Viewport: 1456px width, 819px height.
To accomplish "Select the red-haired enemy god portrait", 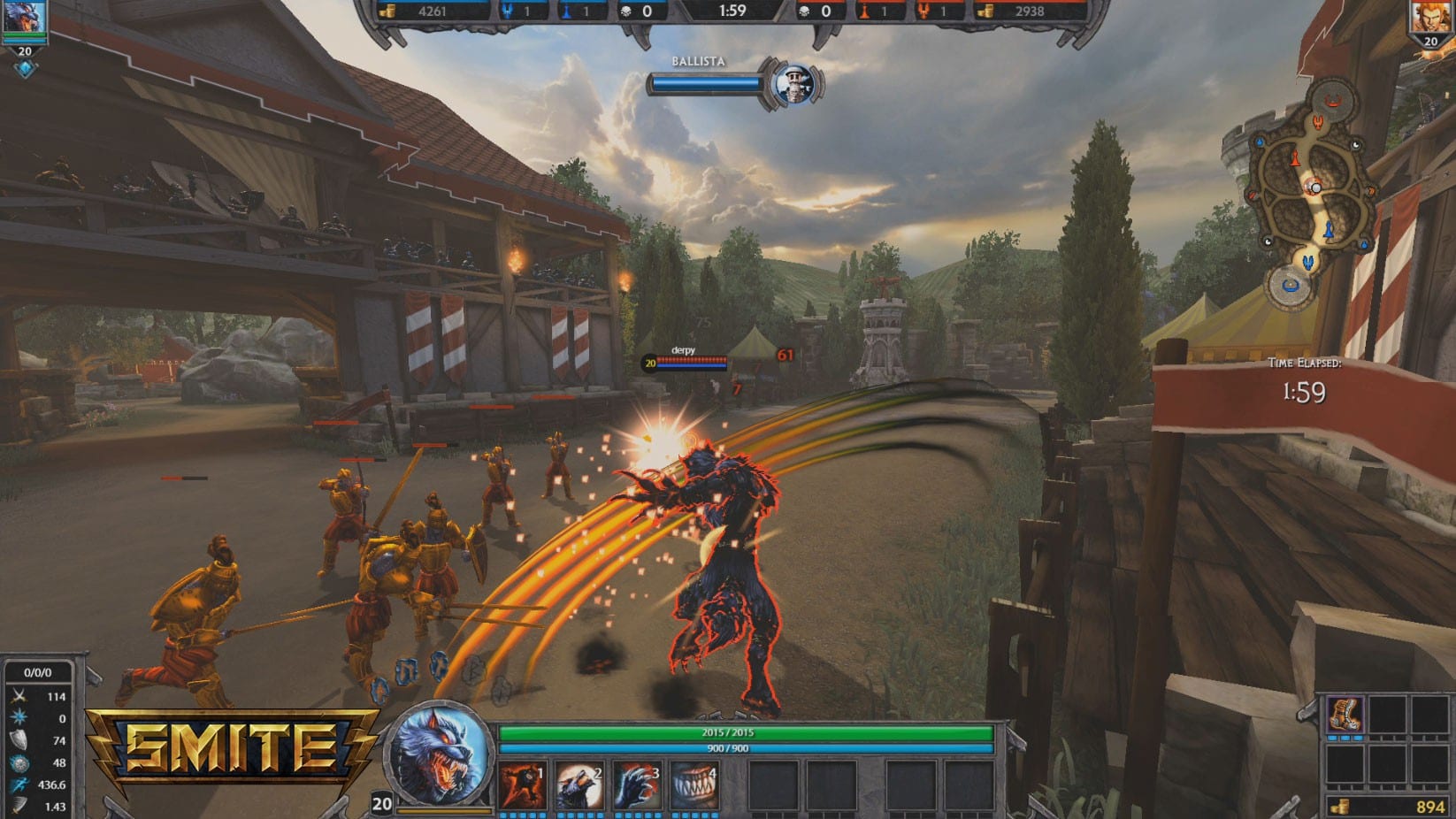I will [x=1430, y=19].
